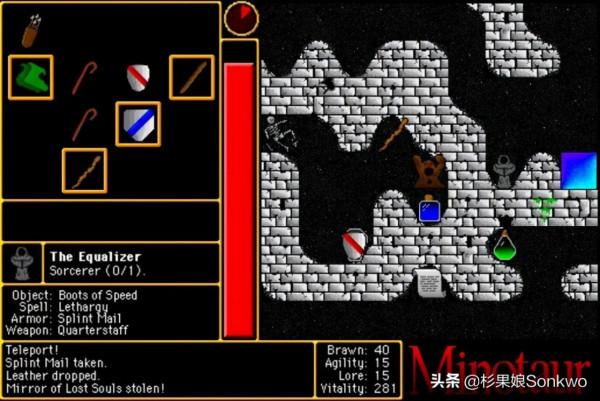The width and height of the screenshot is (600, 401).
Task: Click the round red clock icon
Action: [x=240, y=17]
